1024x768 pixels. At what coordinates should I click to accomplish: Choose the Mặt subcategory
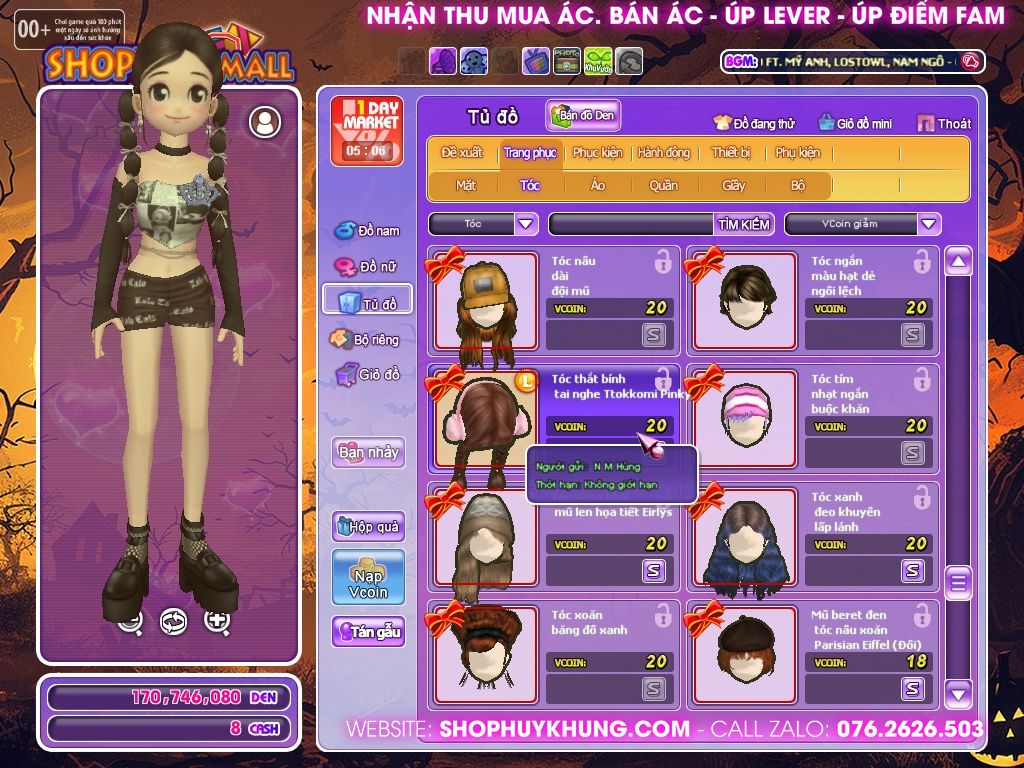(466, 185)
